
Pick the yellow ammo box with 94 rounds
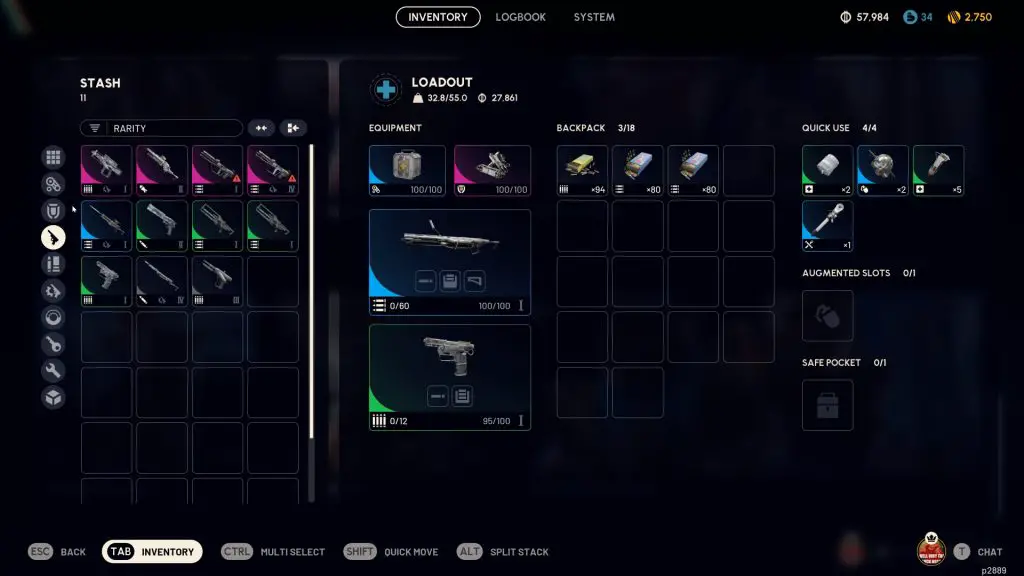coord(582,171)
